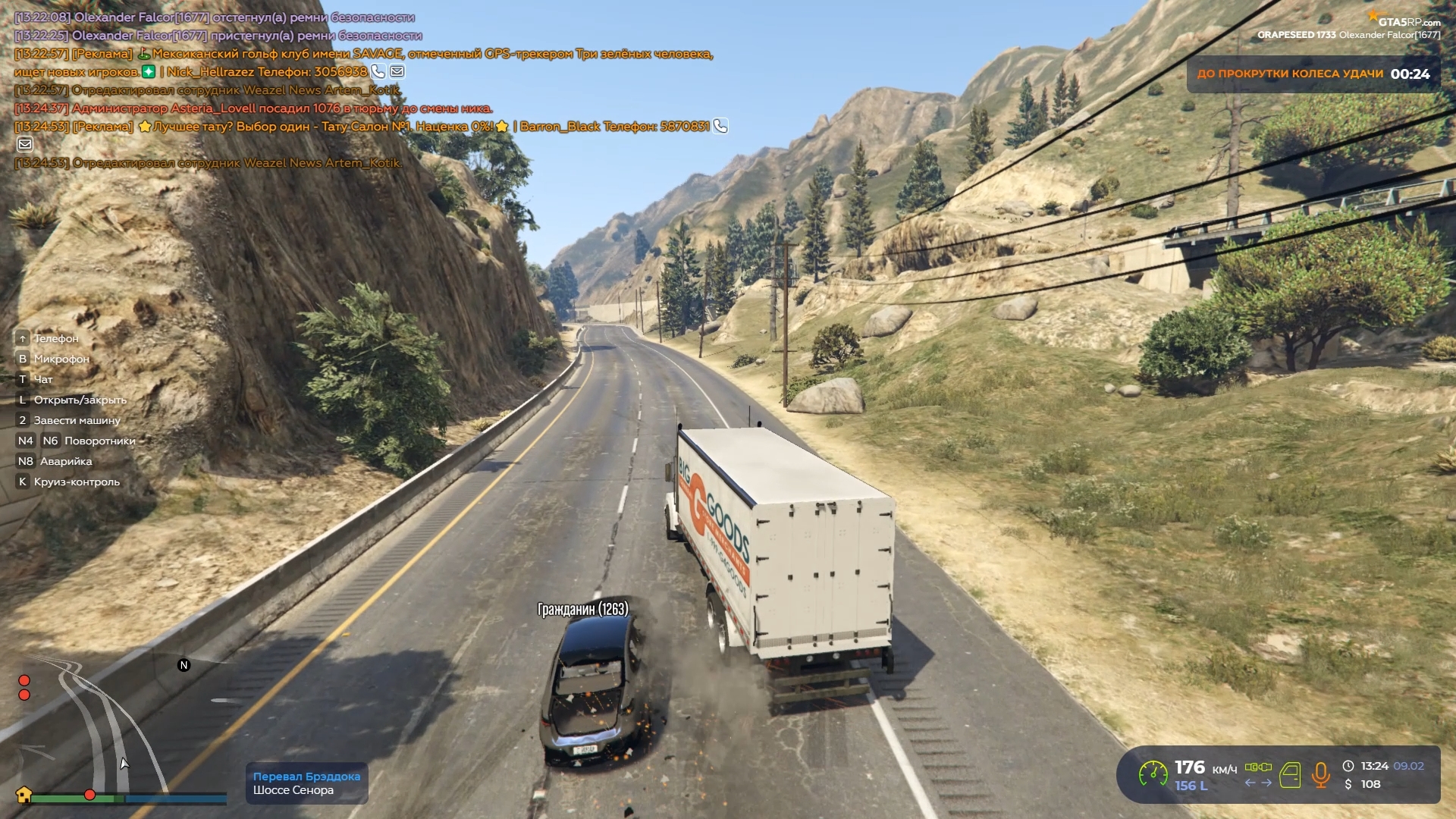The image size is (1456, 819).
Task: Click the orange microphone icon
Action: point(1320,775)
